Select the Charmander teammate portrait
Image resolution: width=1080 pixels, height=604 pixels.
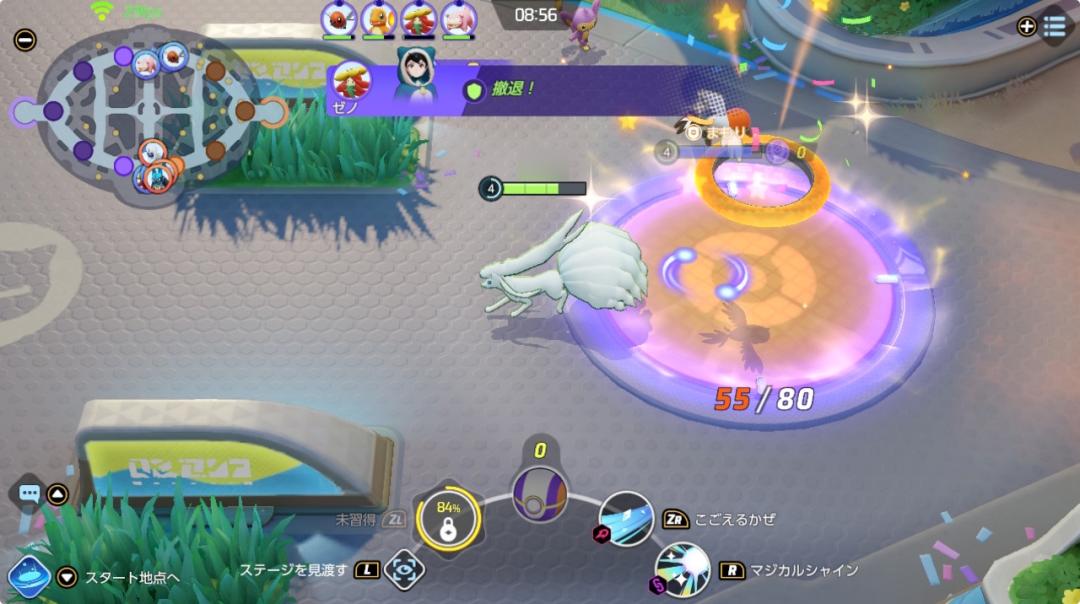(379, 18)
